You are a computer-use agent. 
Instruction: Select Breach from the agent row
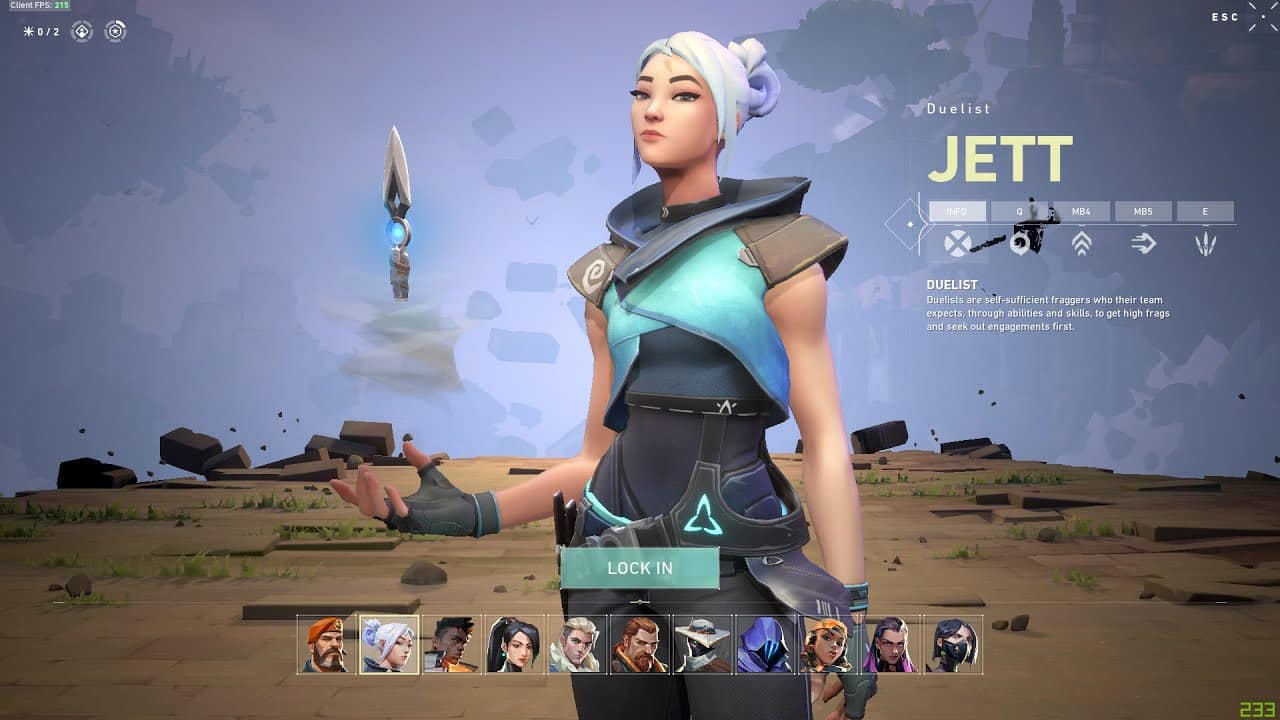point(640,644)
